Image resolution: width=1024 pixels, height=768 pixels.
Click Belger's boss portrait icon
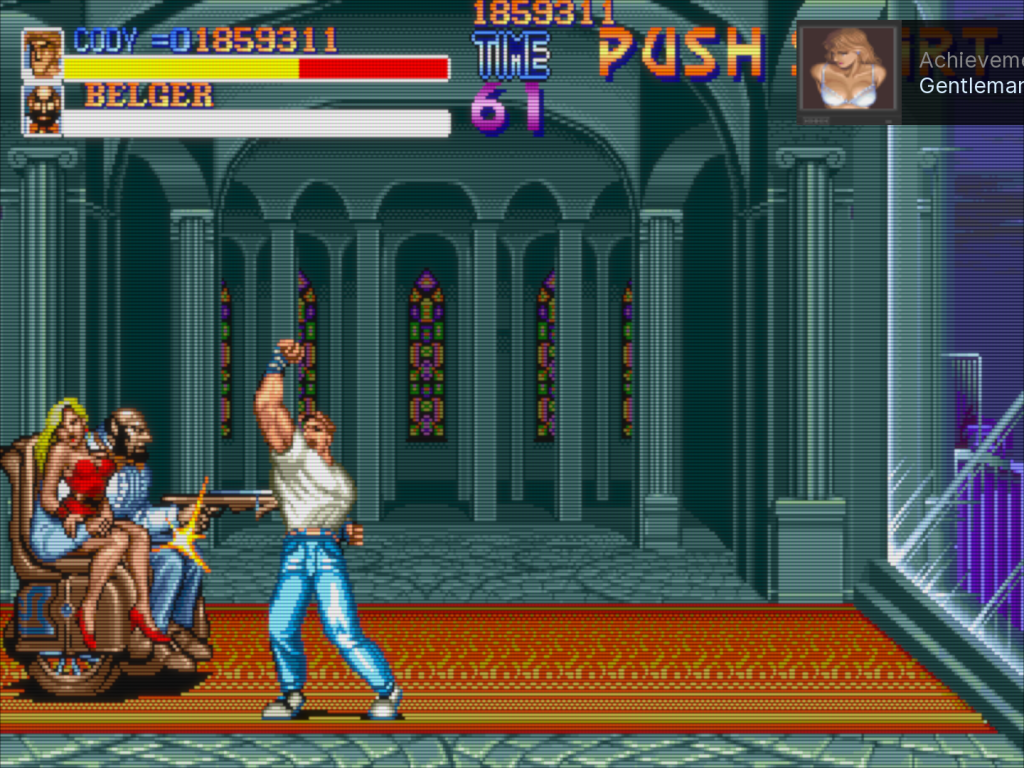click(x=43, y=110)
